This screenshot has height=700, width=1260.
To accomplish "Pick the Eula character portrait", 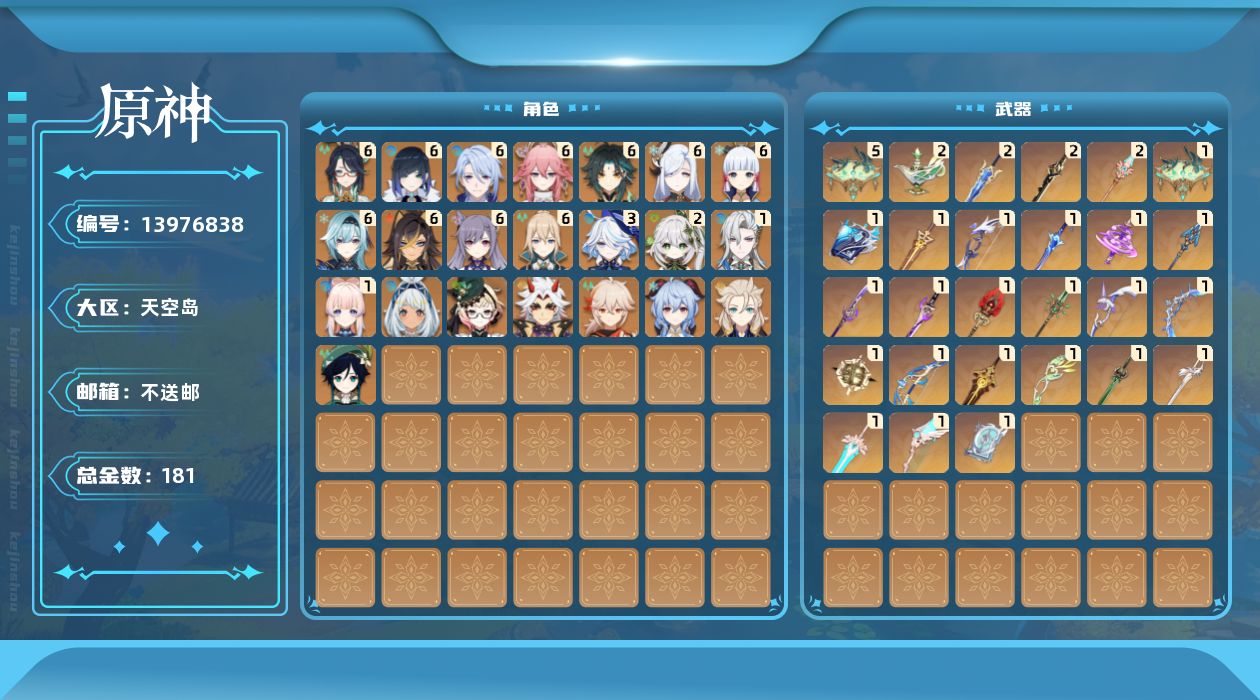I will point(346,240).
